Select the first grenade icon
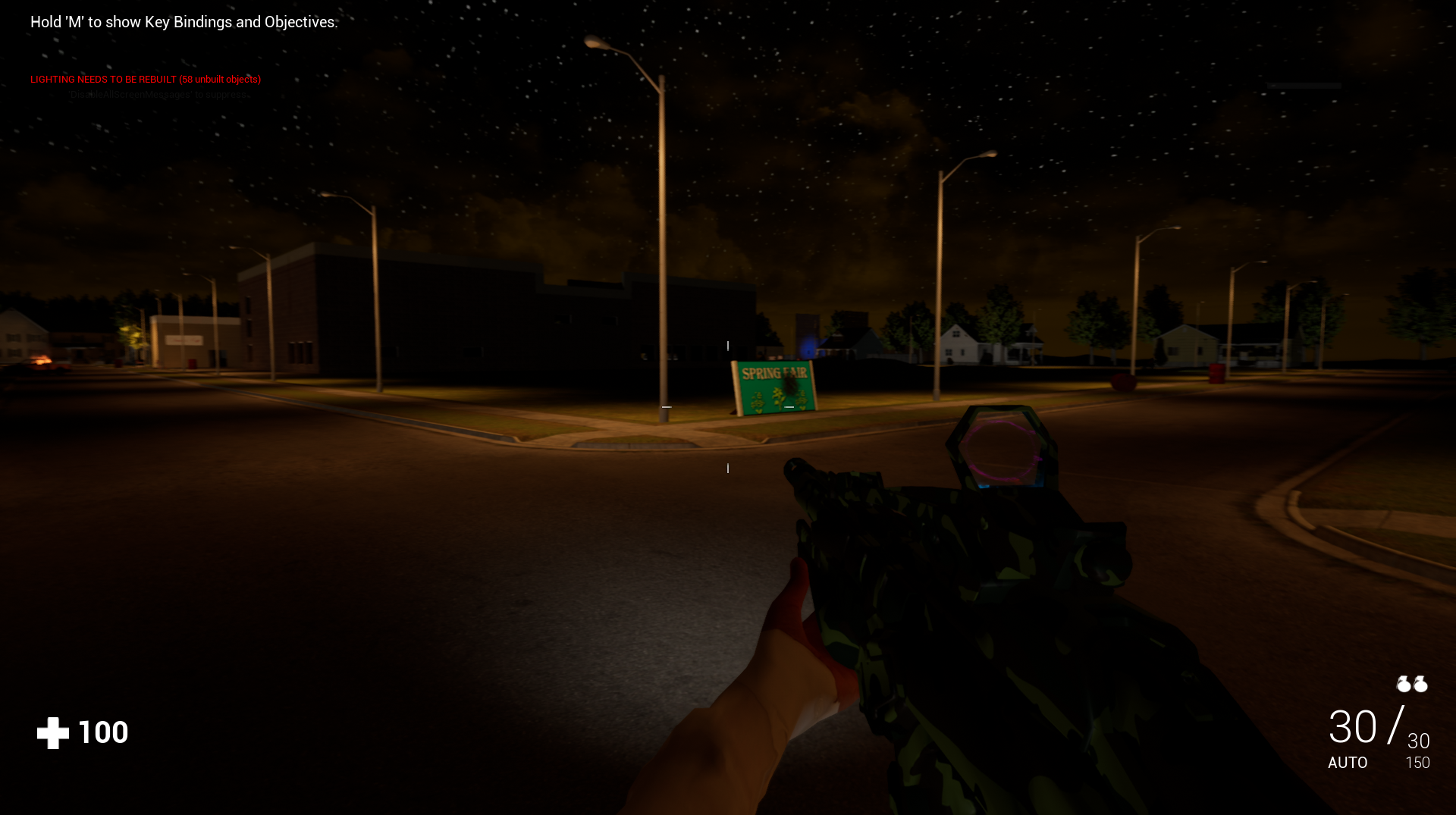The image size is (1456, 815). point(1404,684)
